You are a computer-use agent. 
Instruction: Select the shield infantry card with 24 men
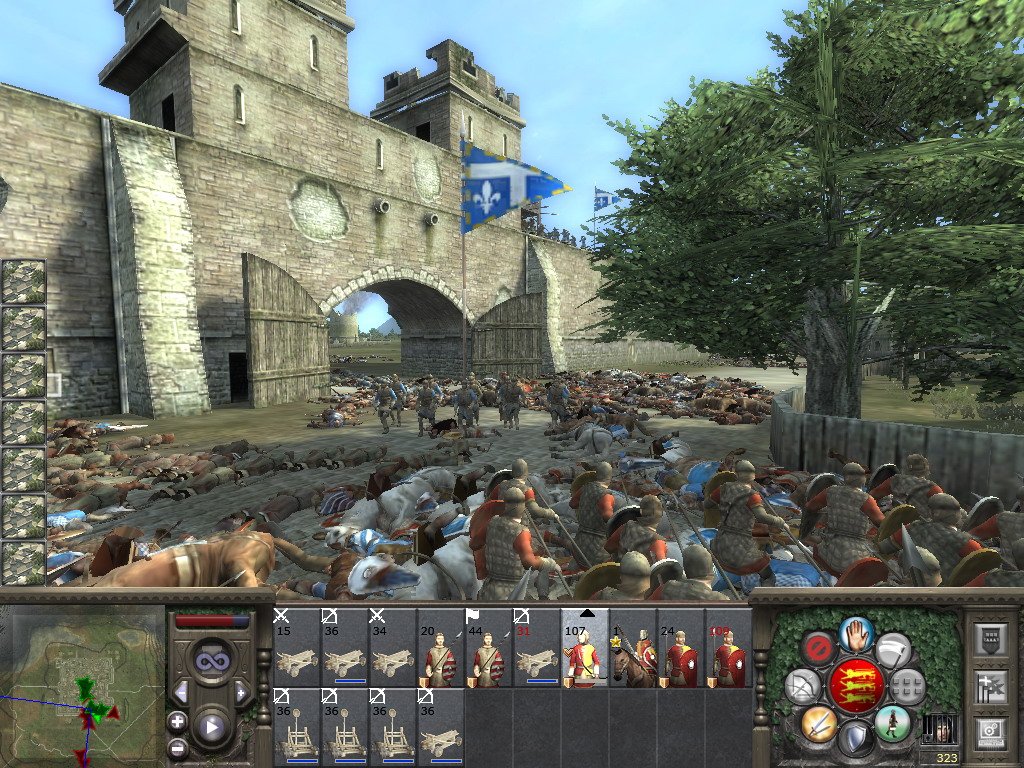coord(680,647)
